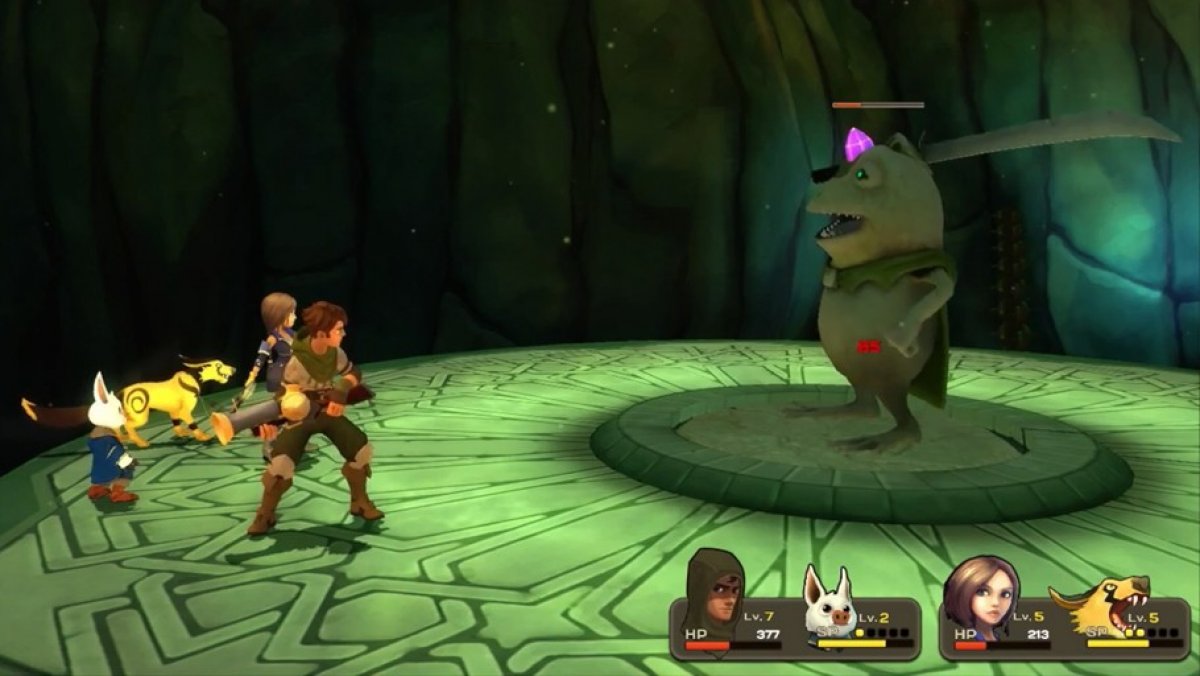This screenshot has height=676, width=1200.
Task: Click the white rabbit companion portrait
Action: pos(829,601)
